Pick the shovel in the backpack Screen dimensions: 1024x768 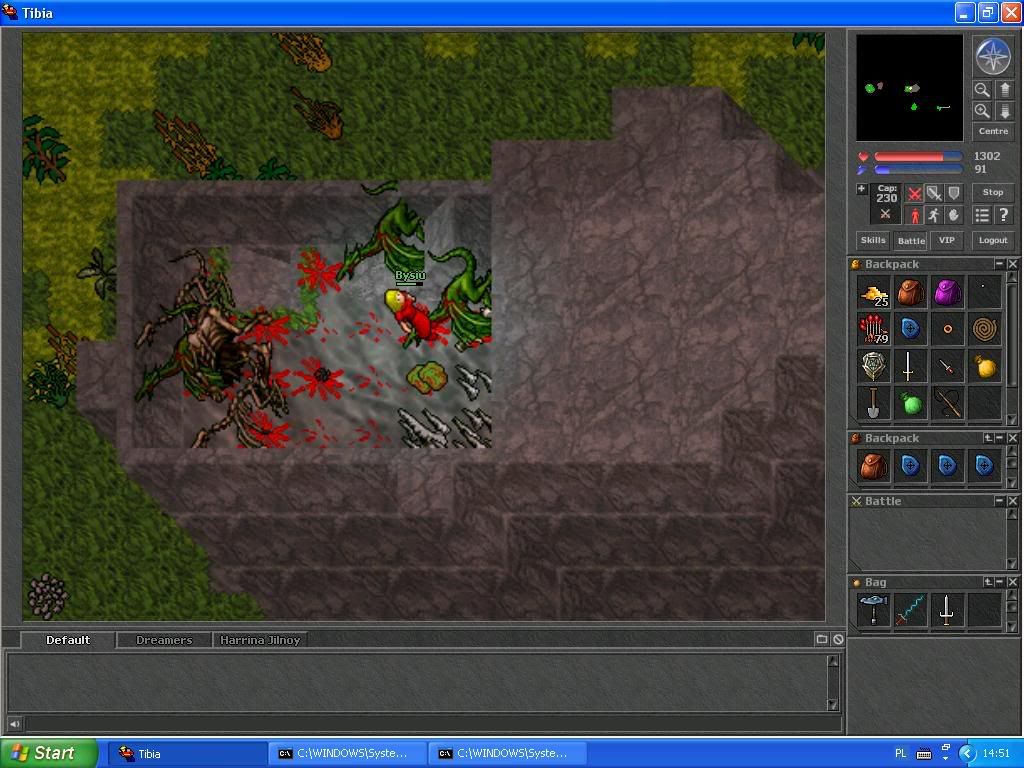(873, 403)
